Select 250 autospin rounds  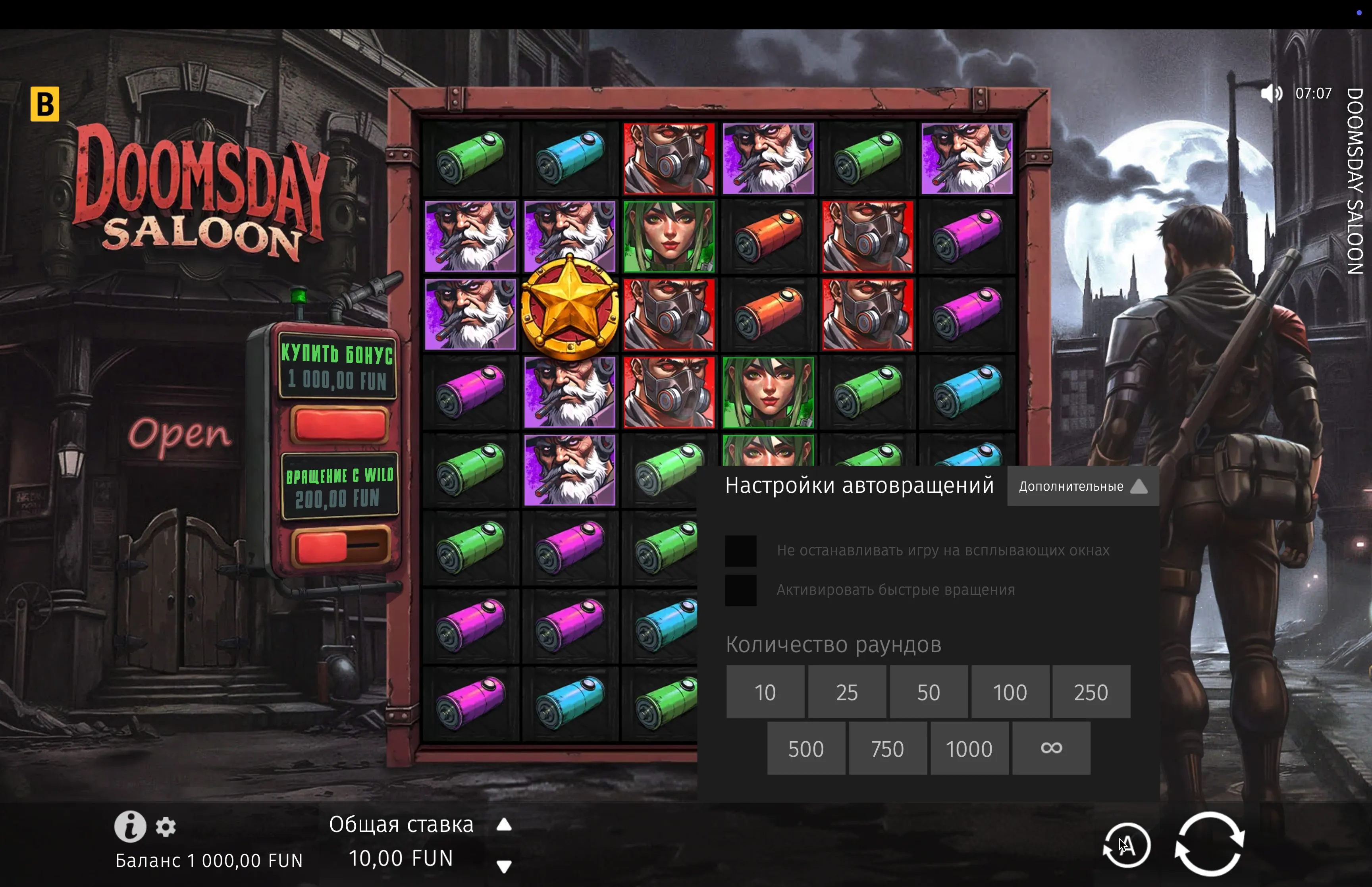coord(1091,692)
